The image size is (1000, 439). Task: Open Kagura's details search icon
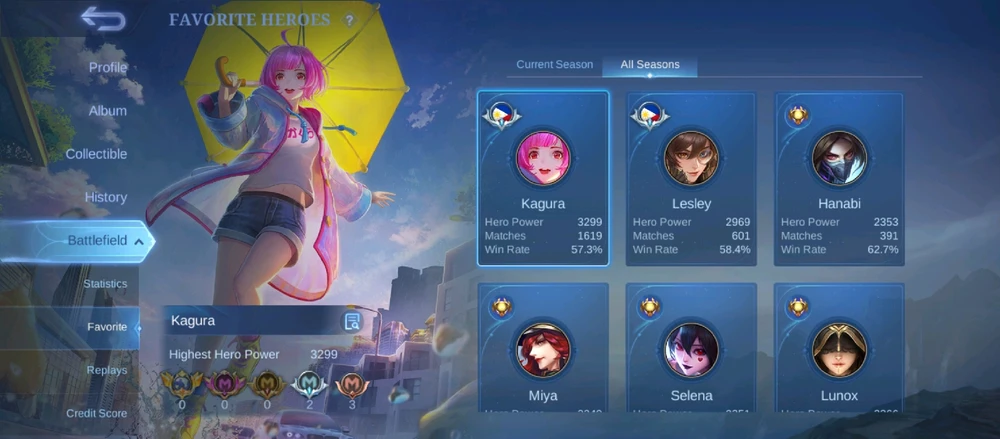point(352,321)
